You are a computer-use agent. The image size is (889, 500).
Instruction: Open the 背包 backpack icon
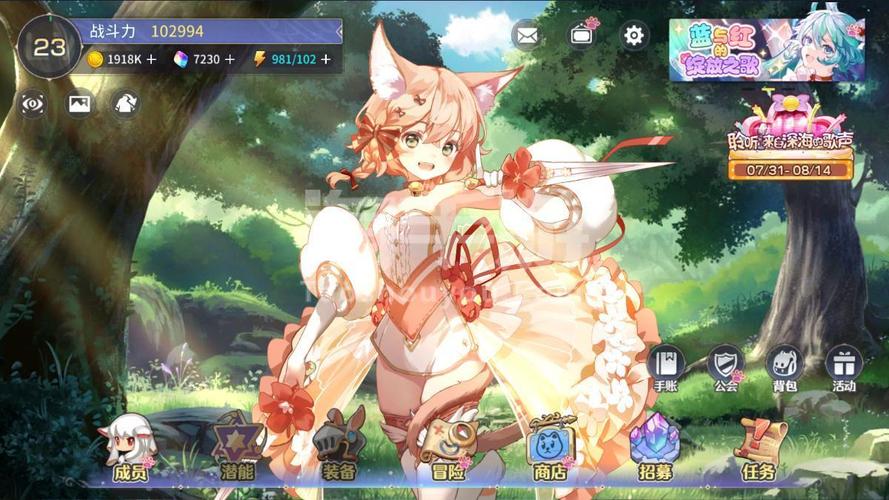pos(785,366)
